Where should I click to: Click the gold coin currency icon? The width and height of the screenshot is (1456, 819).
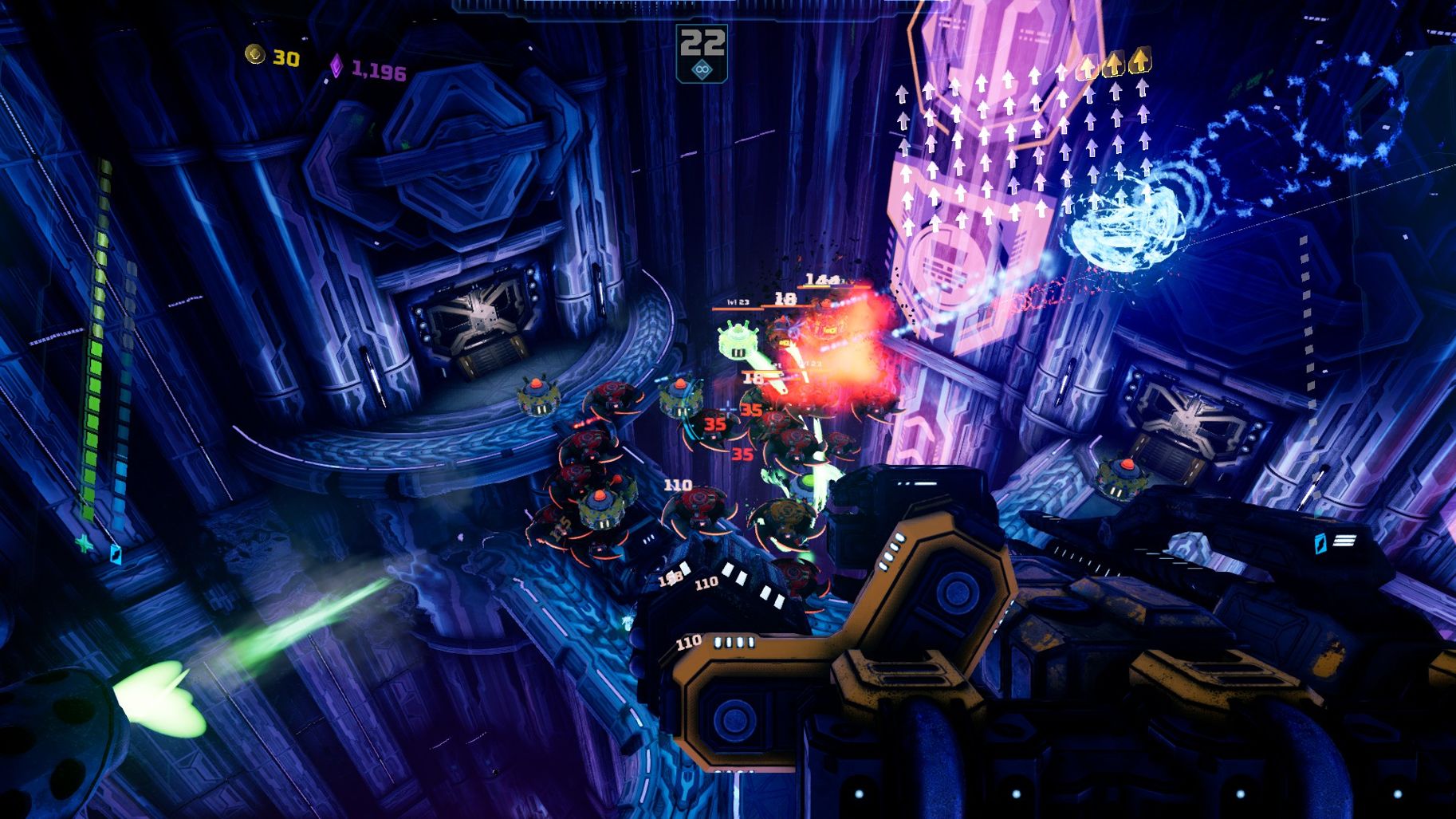click(255, 54)
